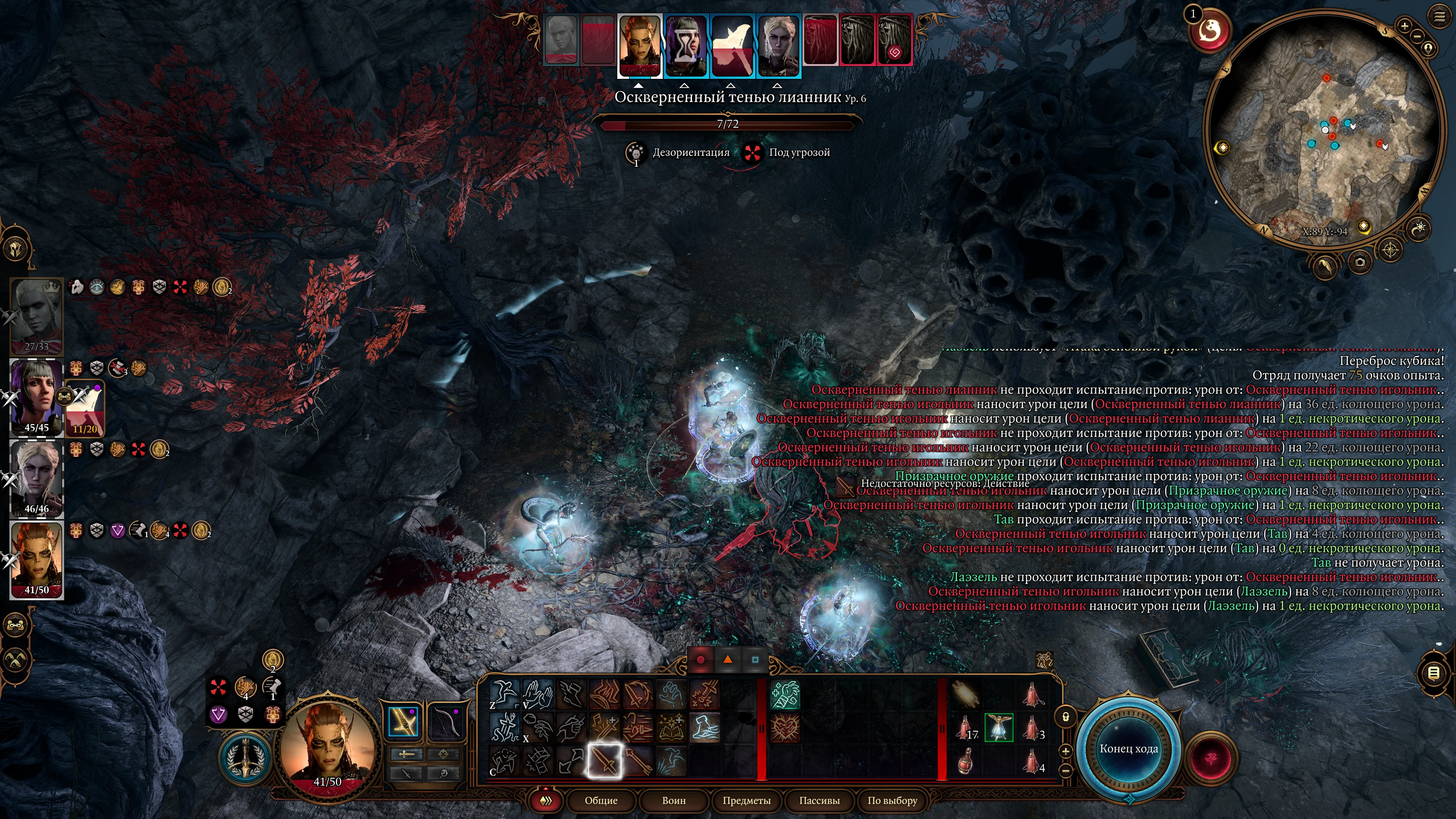Image resolution: width=1456 pixels, height=819 pixels.
Task: Open the main menu hamburger button
Action: click(1439, 17)
